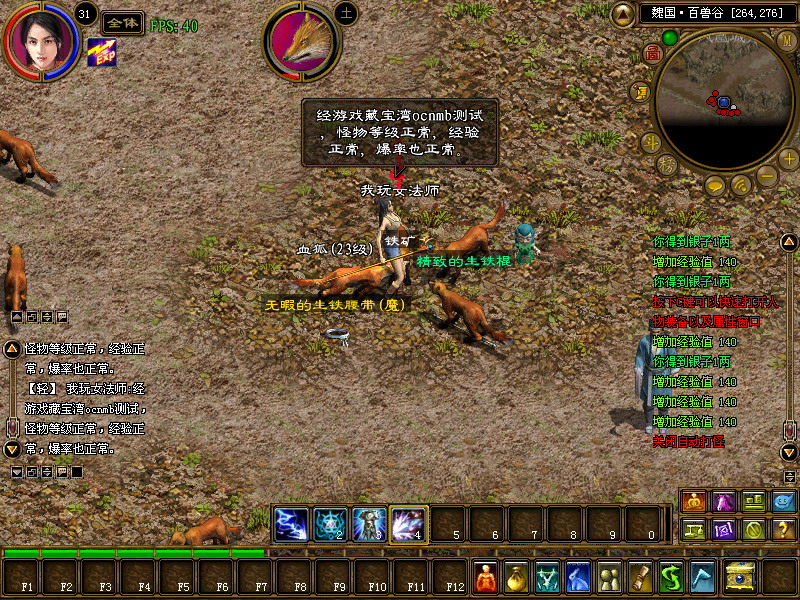This screenshot has height=600, width=800.
Task: Open the bag with the pouch icon
Action: pos(516,577)
